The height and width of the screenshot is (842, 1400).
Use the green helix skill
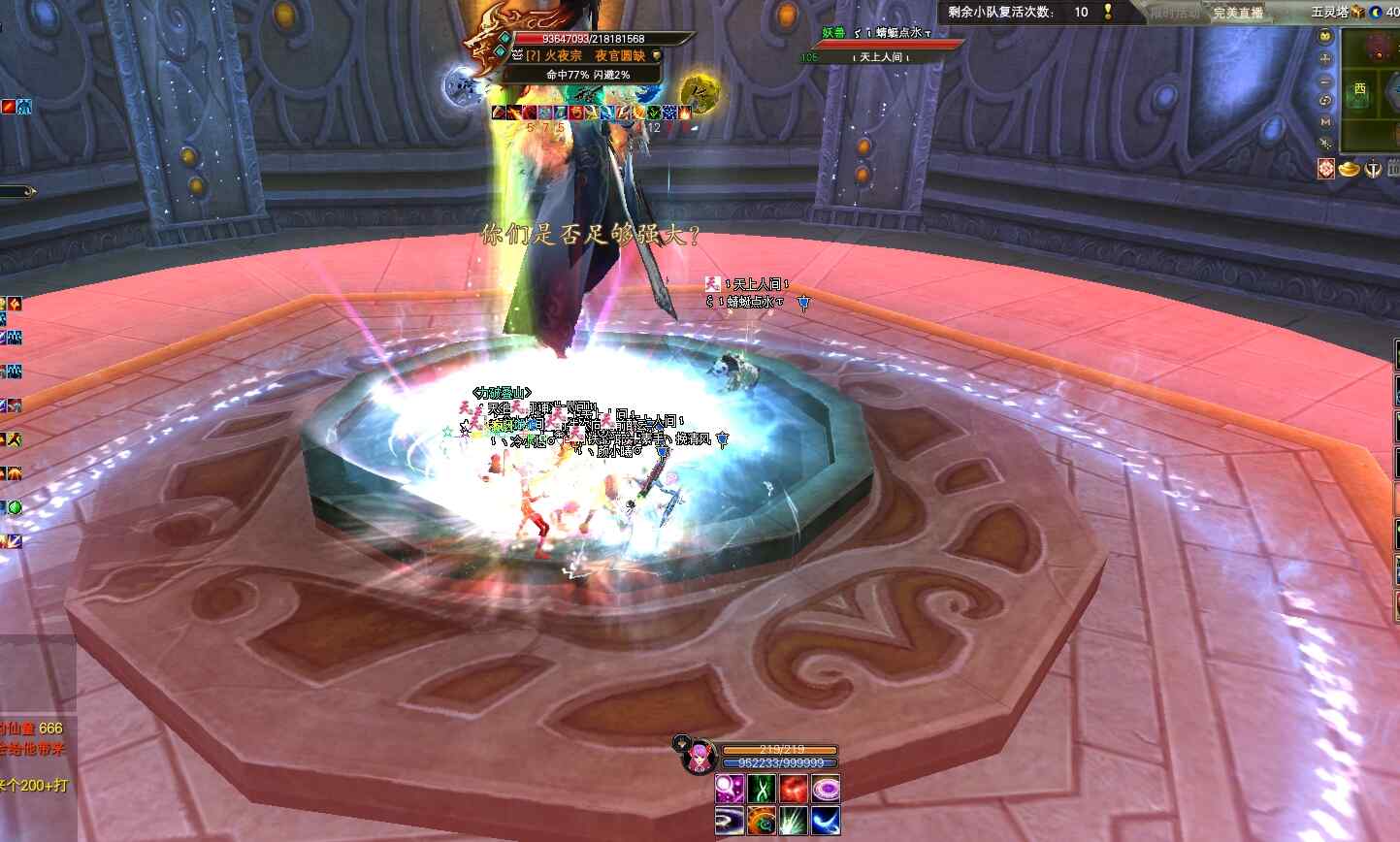coord(762,789)
